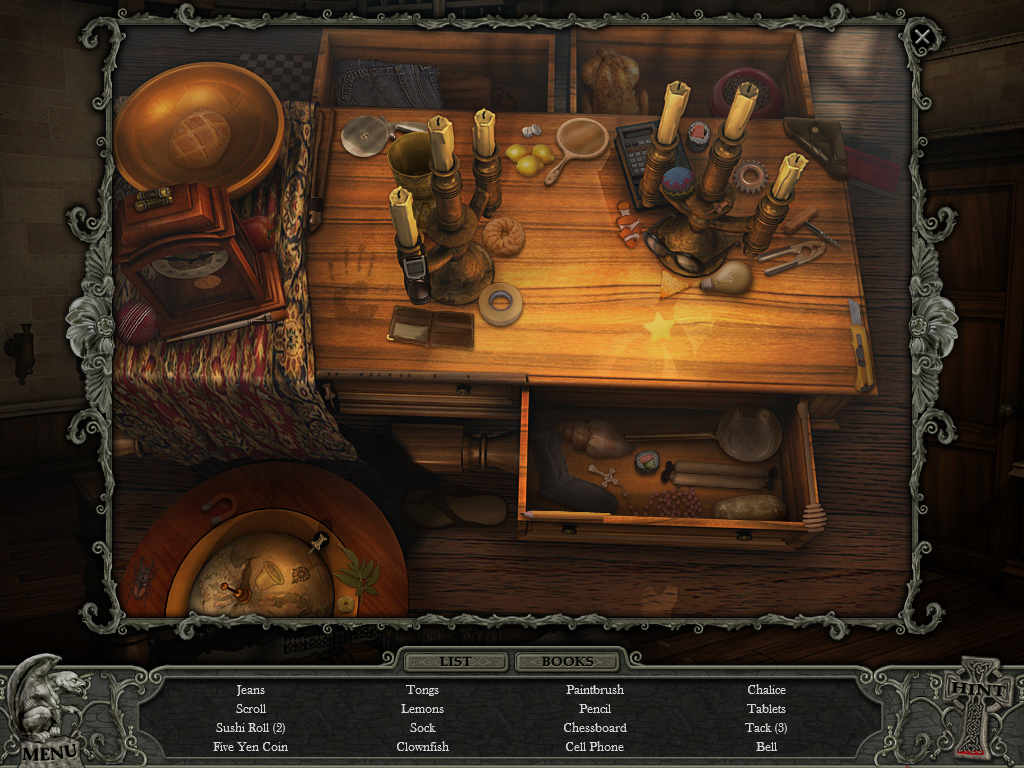
Task: Use the Hint cross button
Action: pos(974,707)
